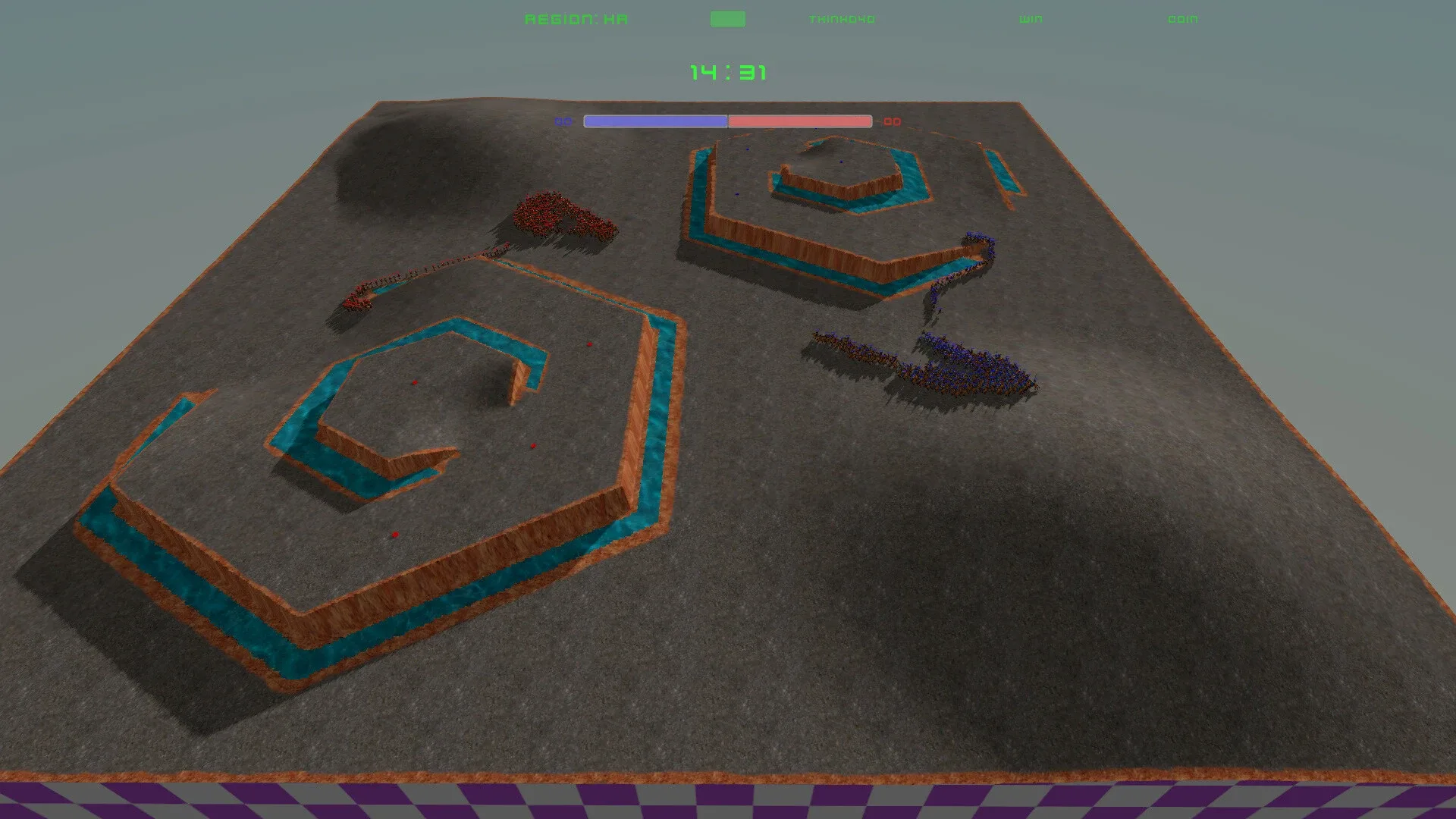
Task: Expand the THINKOYO player label
Action: pos(842,18)
